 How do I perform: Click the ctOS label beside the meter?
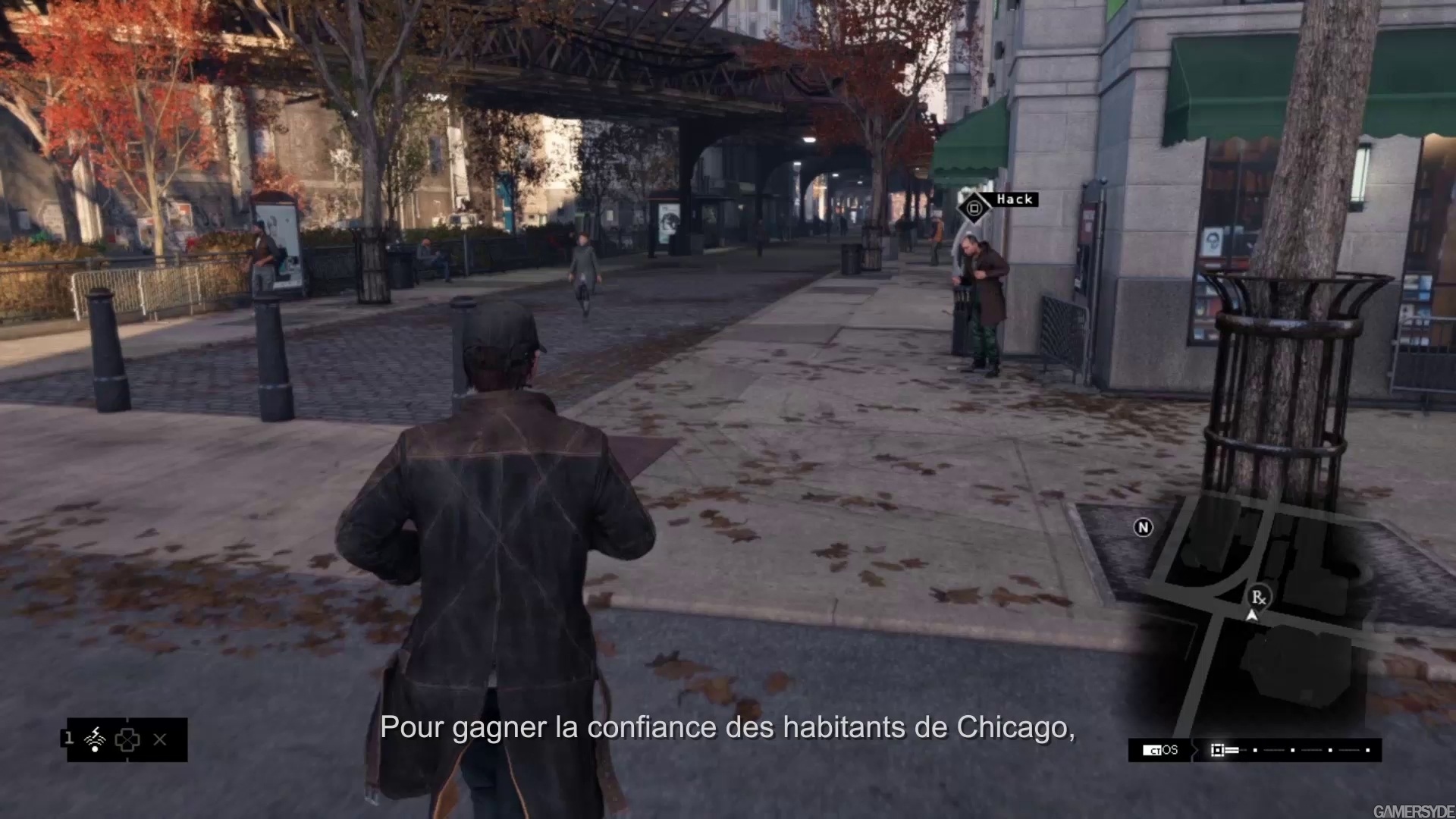(1161, 750)
